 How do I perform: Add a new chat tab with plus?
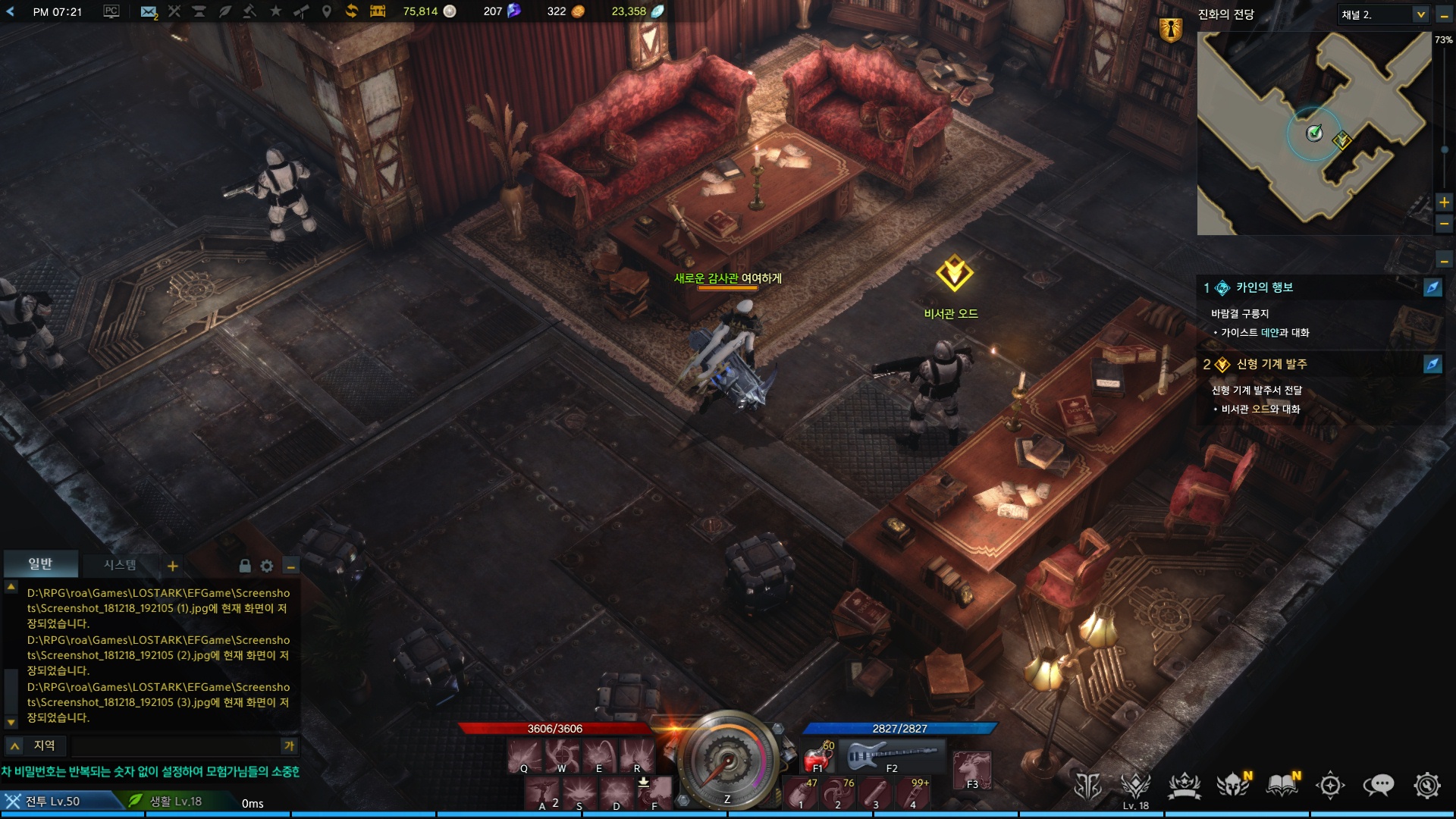coord(173,566)
